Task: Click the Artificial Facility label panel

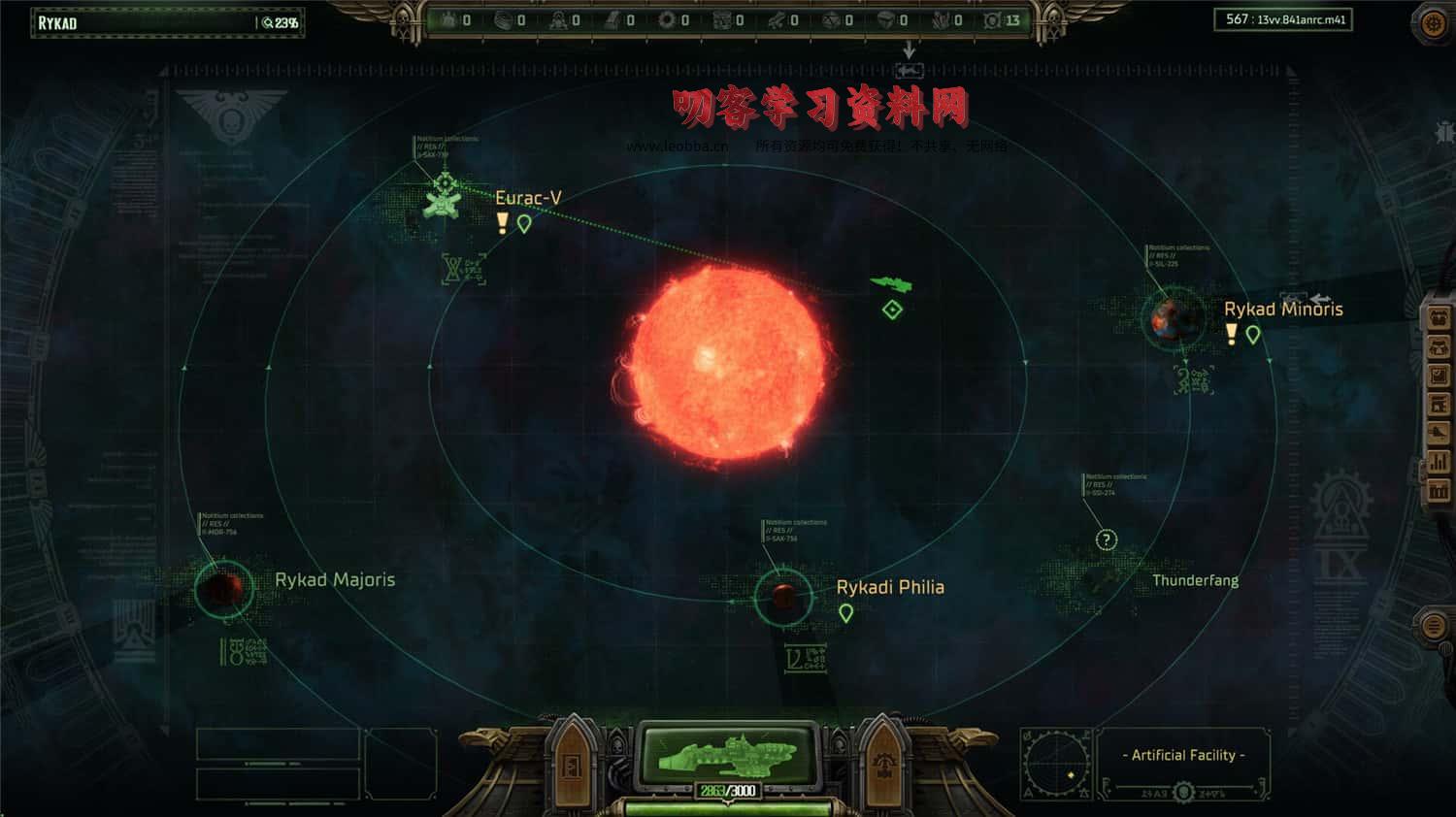Action: (1184, 755)
